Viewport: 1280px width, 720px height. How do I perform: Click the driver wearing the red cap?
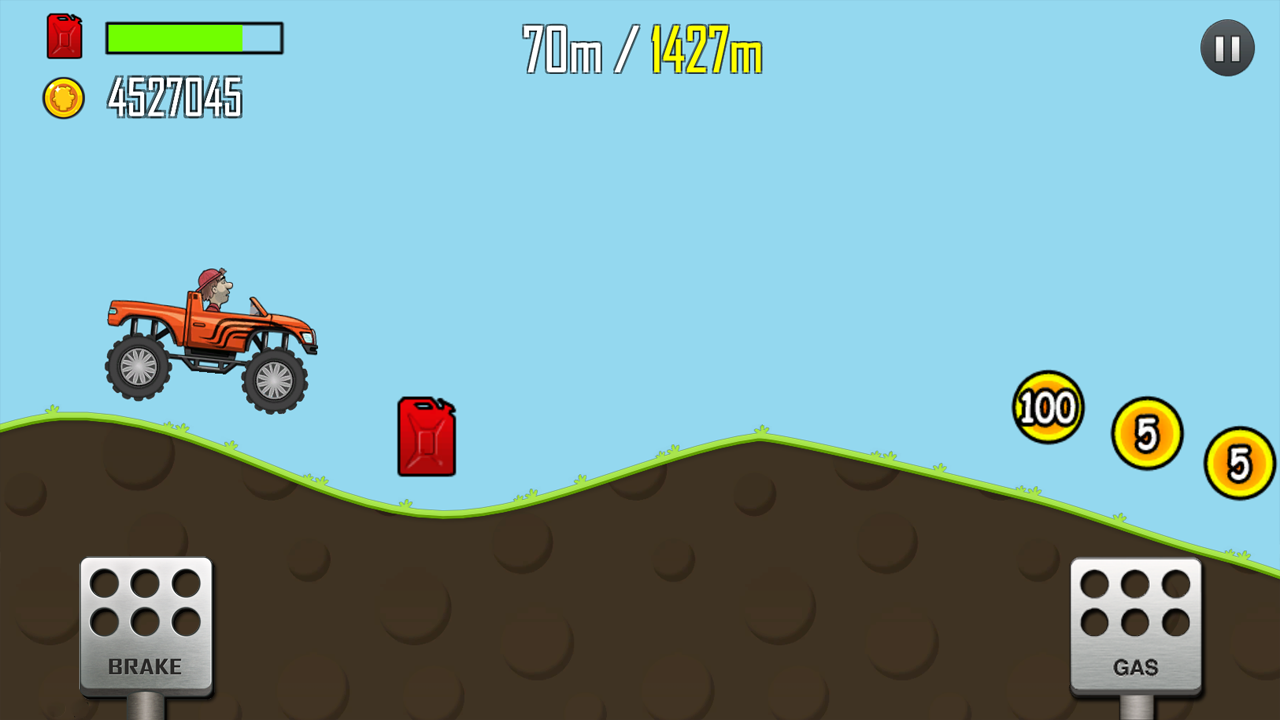[213, 283]
